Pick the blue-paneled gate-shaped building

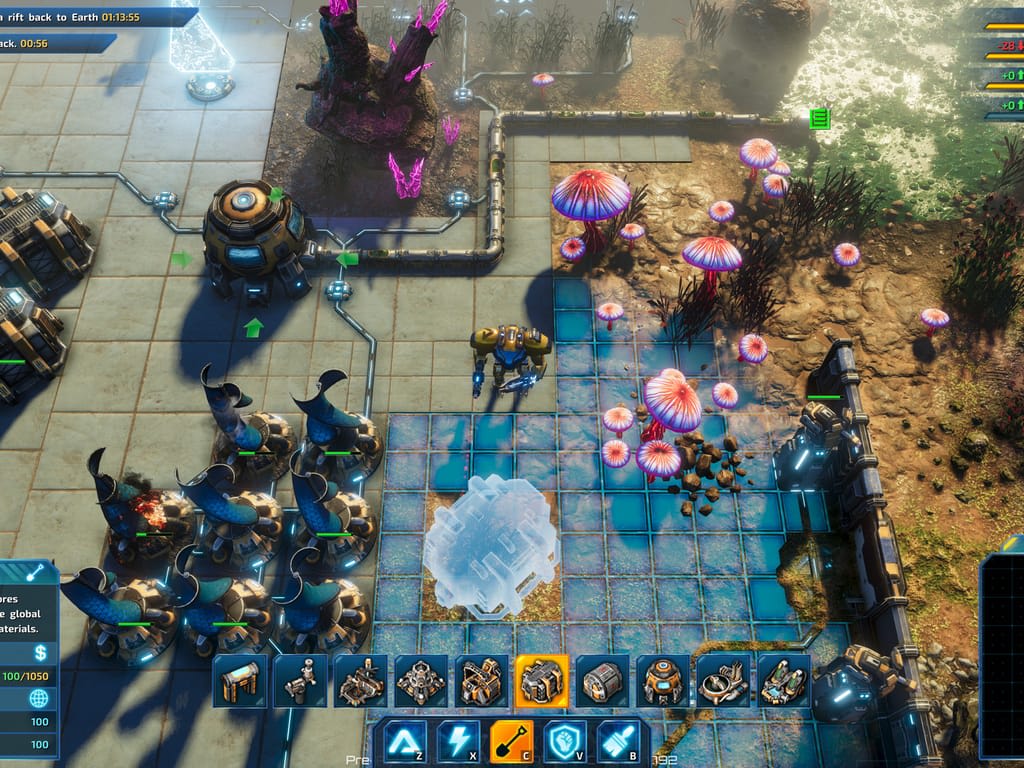(x=240, y=681)
